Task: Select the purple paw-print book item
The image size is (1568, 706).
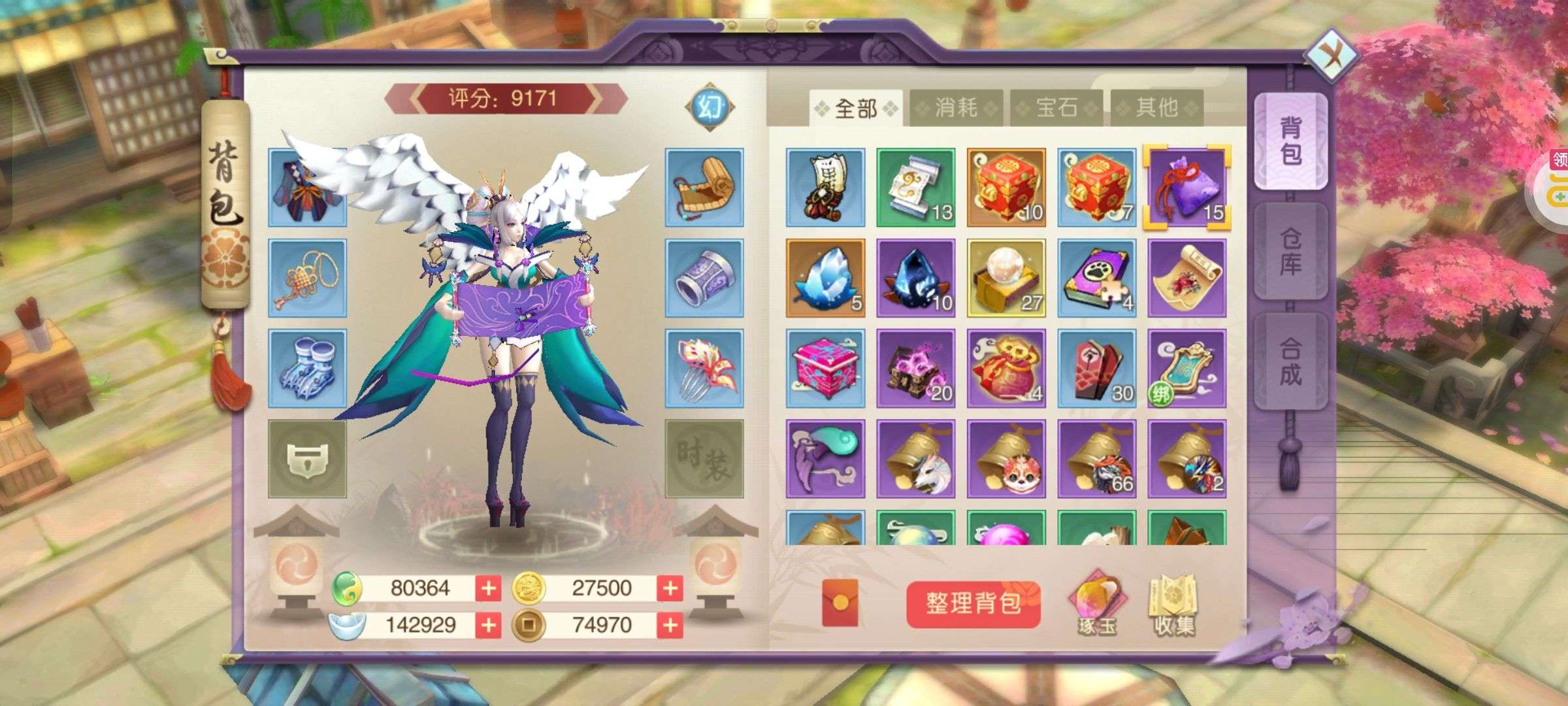Action: (1097, 278)
